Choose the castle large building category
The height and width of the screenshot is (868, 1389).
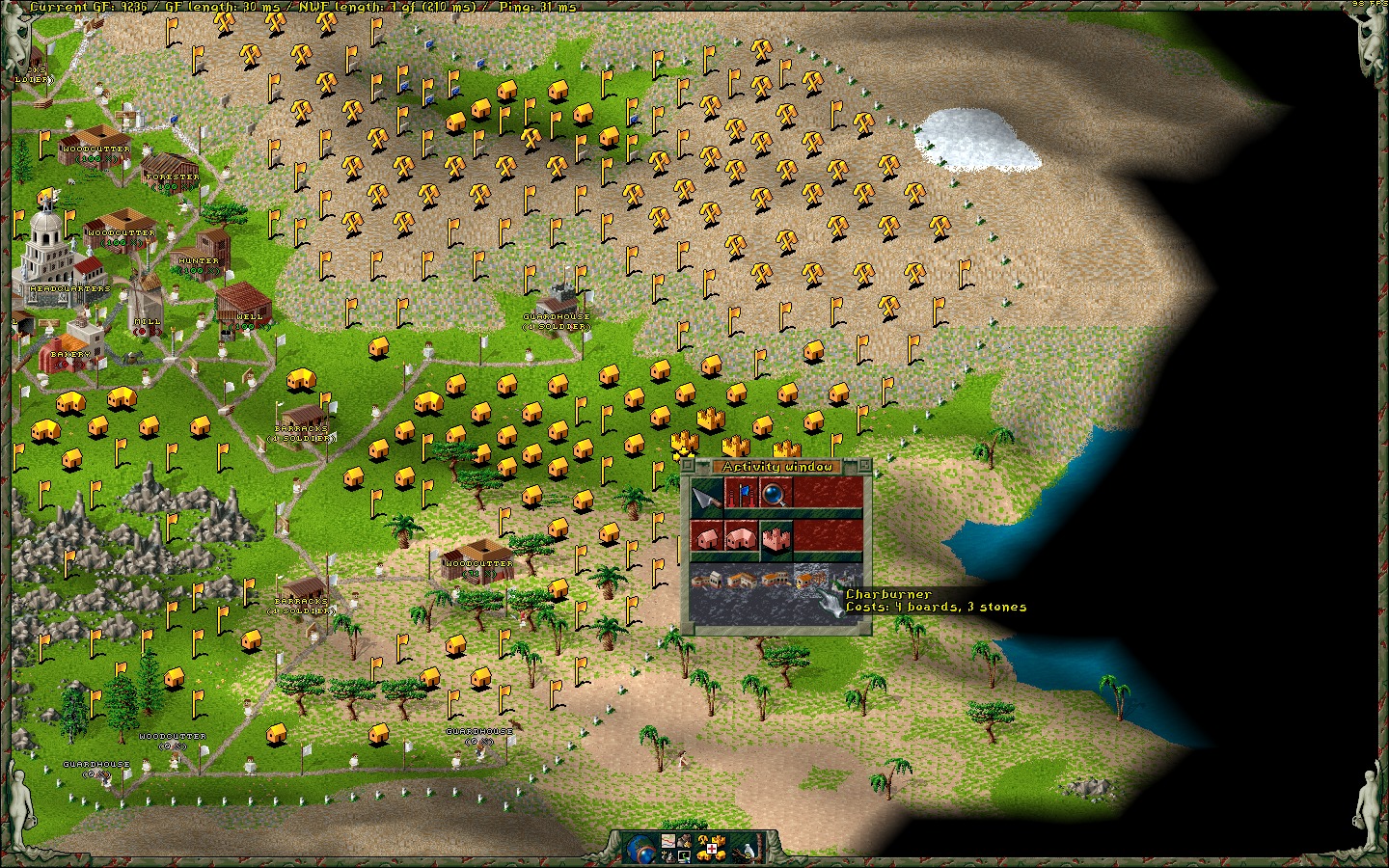pos(776,539)
